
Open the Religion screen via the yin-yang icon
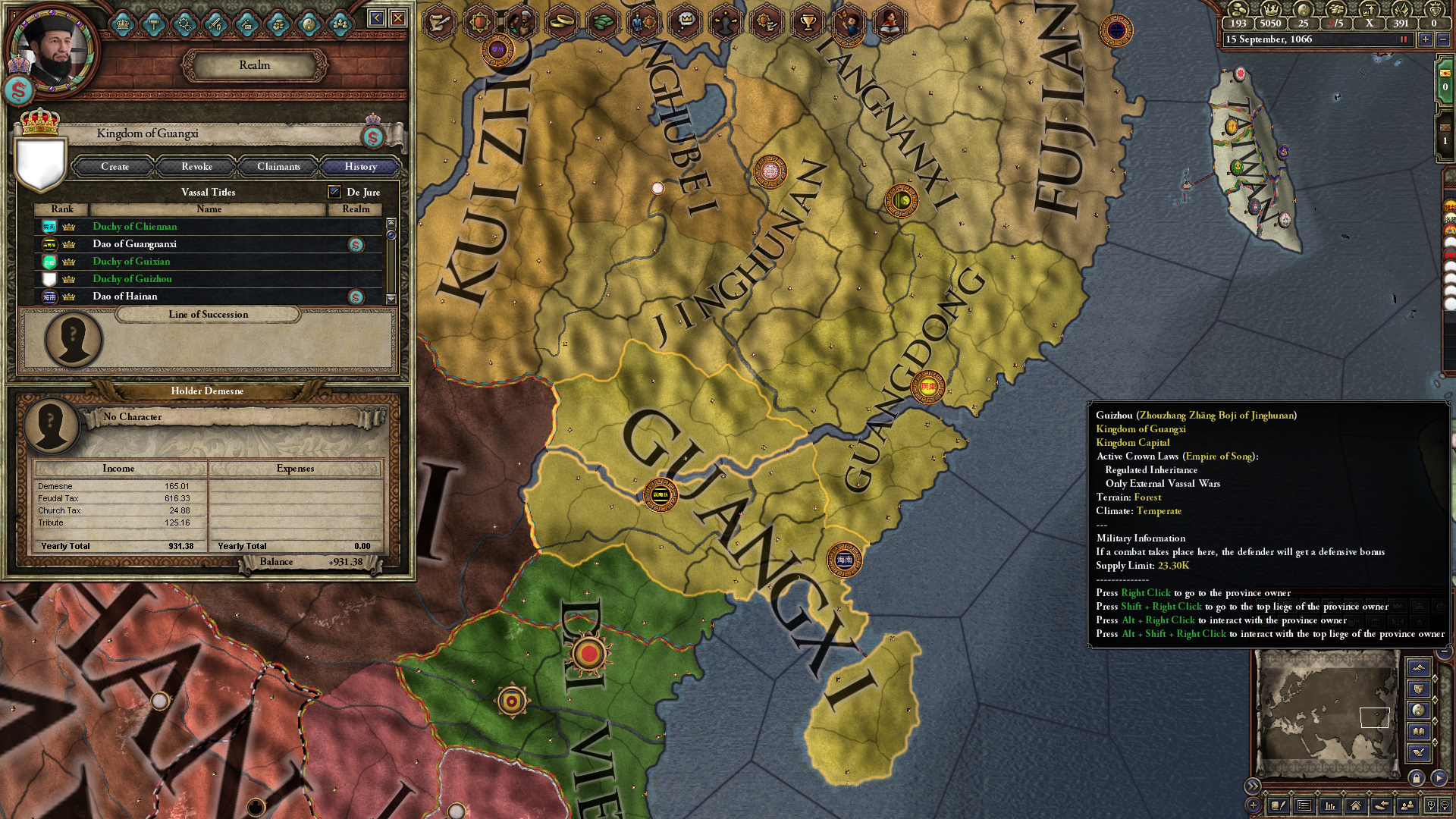click(310, 24)
